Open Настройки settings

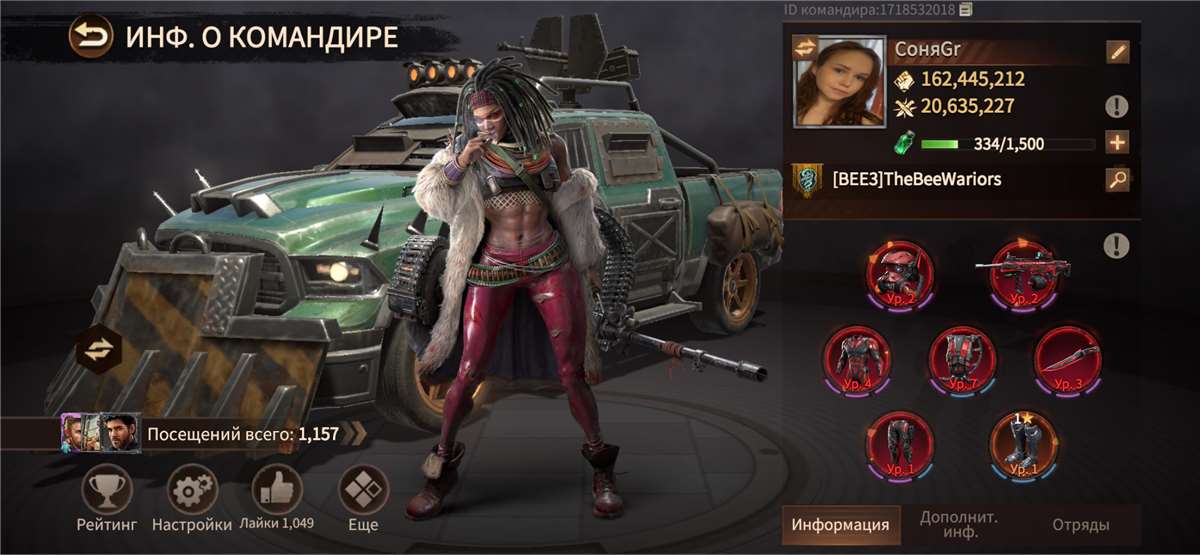(x=191, y=491)
